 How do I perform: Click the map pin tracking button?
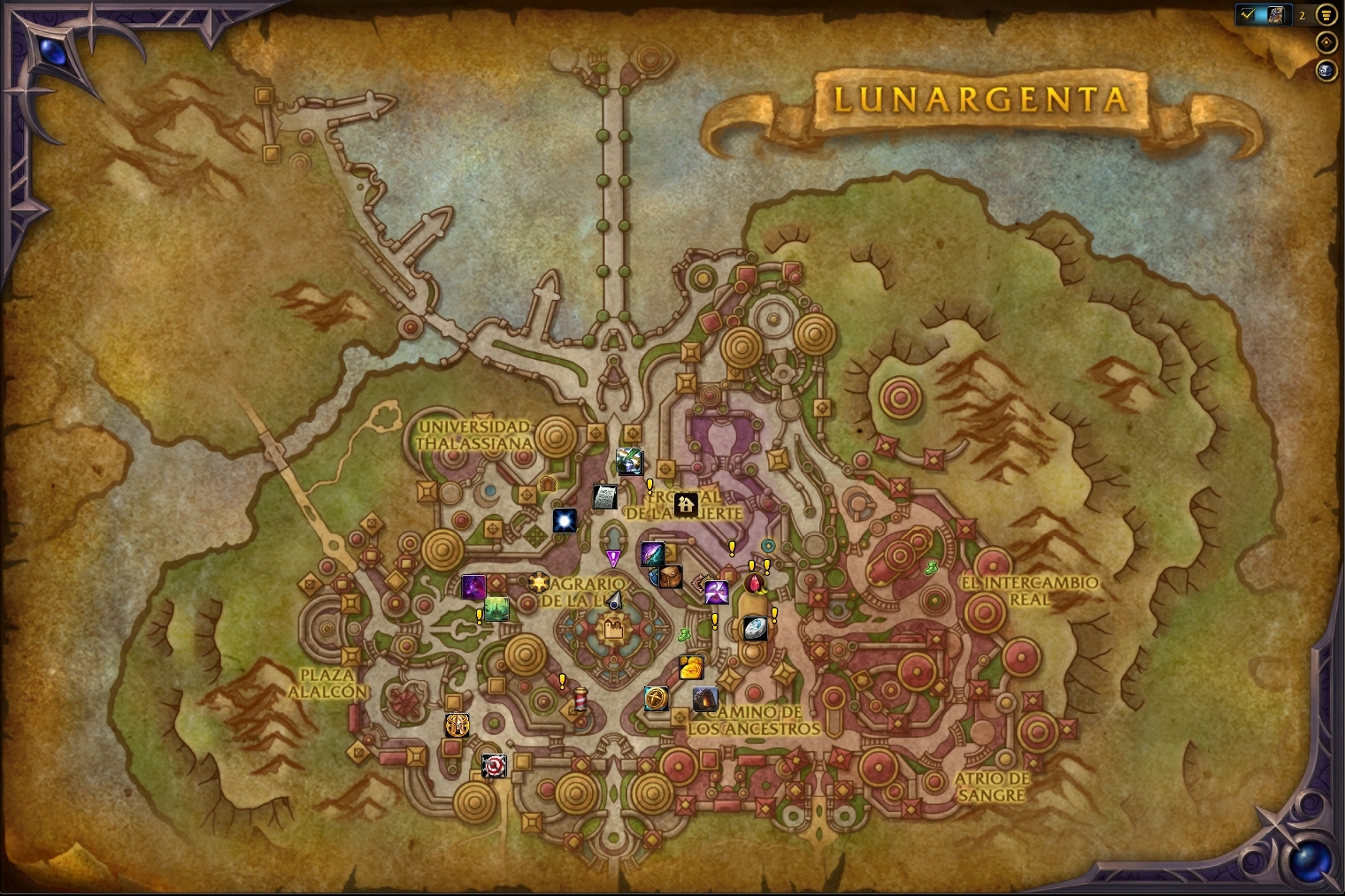1326,42
